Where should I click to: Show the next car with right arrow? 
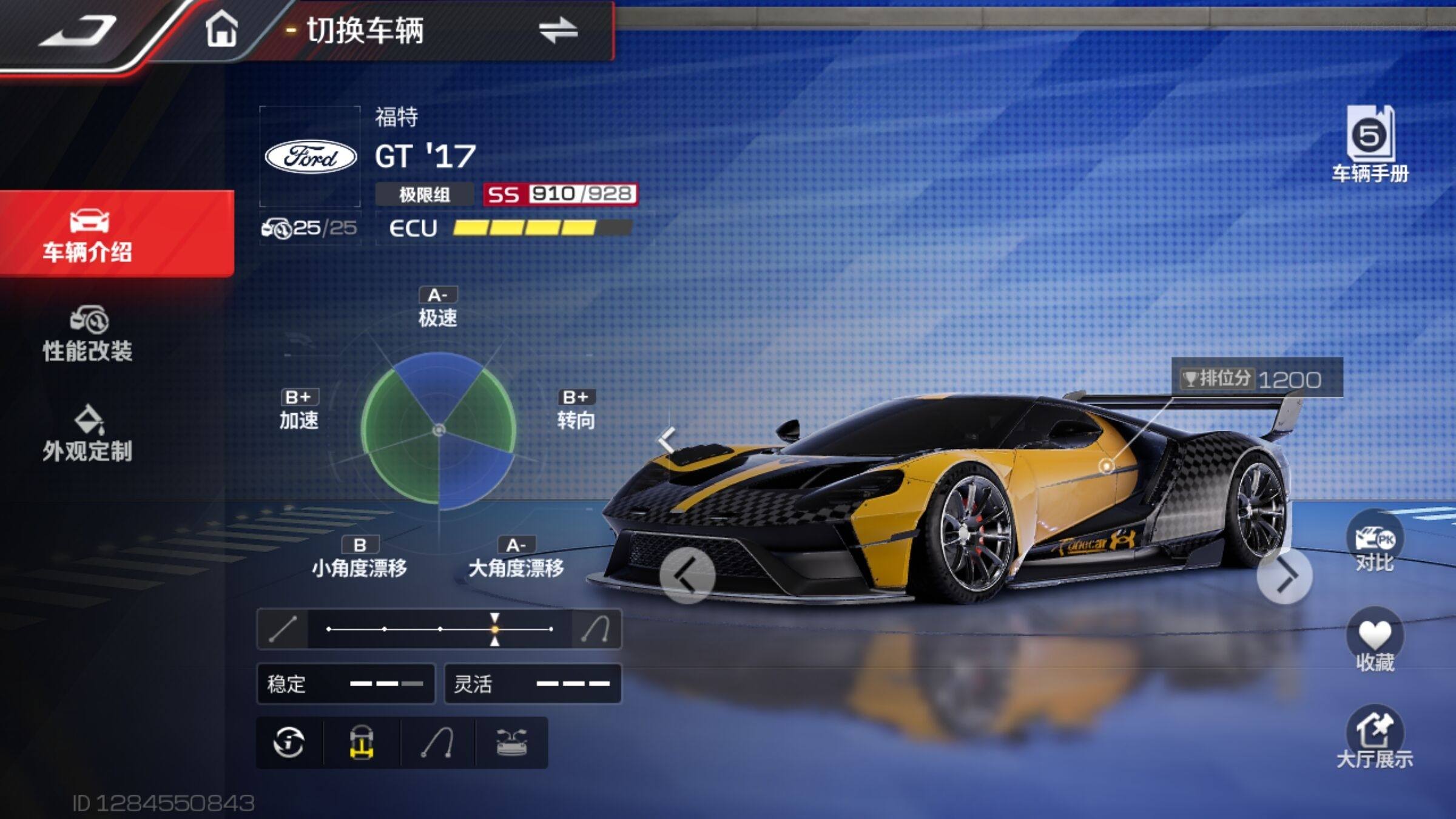click(1285, 576)
